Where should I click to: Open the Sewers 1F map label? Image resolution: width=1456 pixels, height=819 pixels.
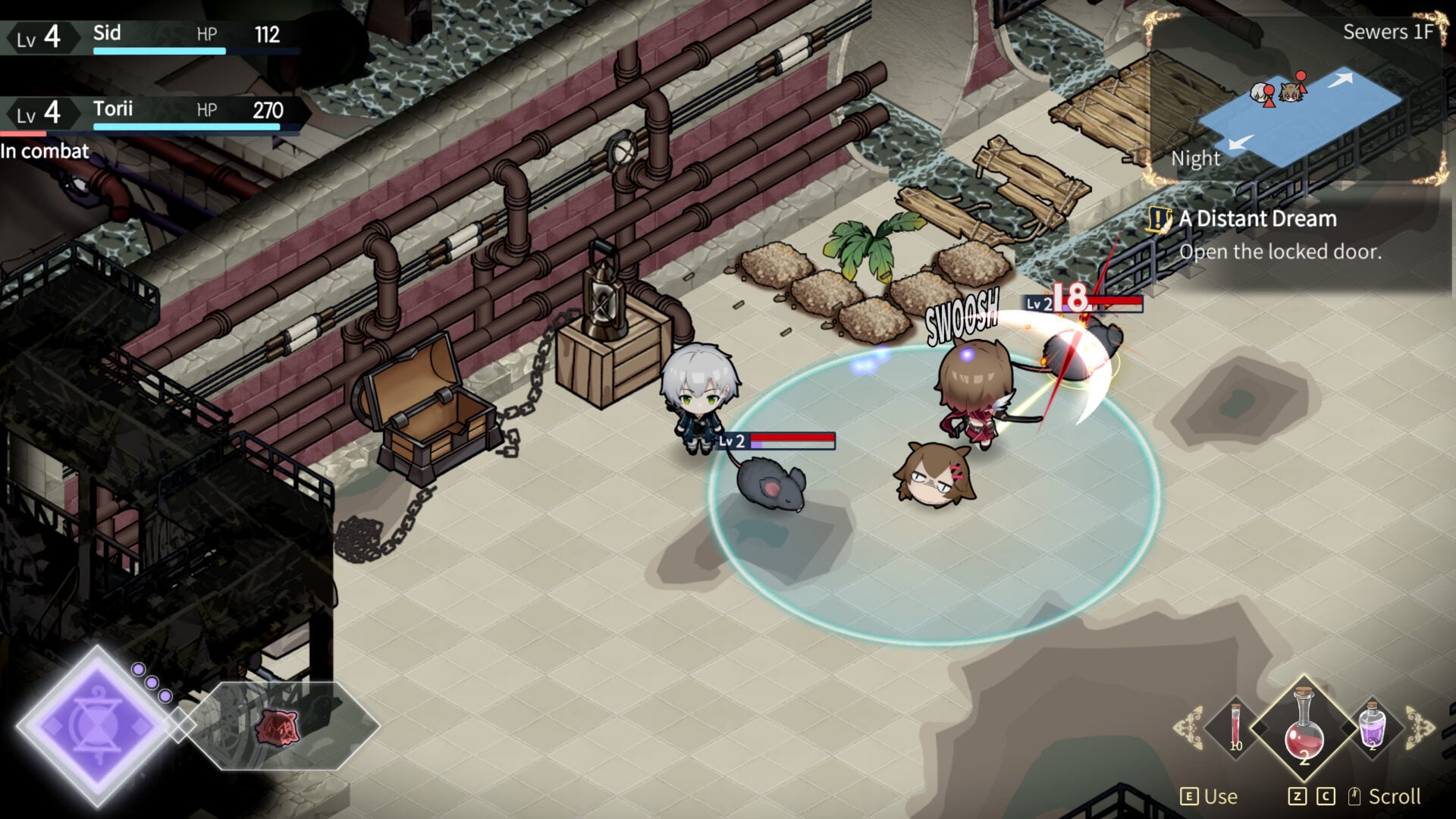coord(1389,32)
